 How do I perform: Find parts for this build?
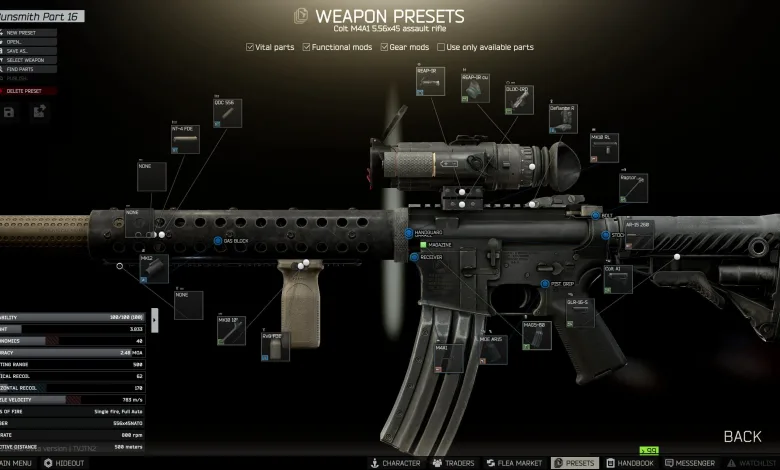[24, 69]
